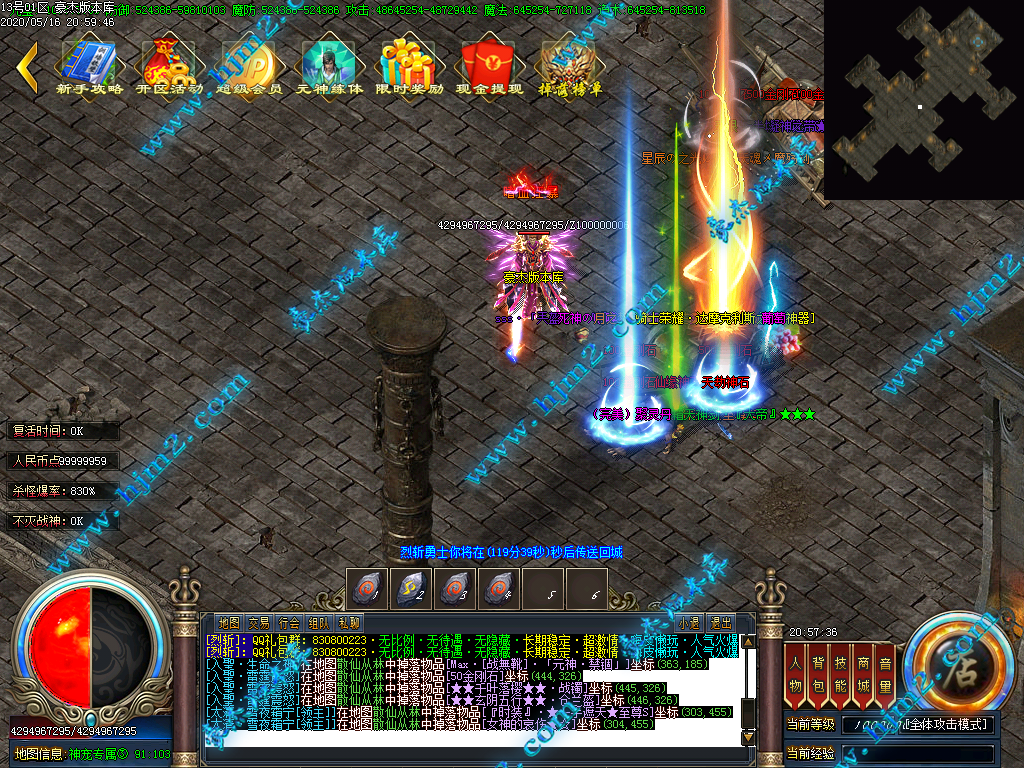Switch to the 行会 guild tab
Image resolution: width=1024 pixels, height=768 pixels.
[289, 622]
